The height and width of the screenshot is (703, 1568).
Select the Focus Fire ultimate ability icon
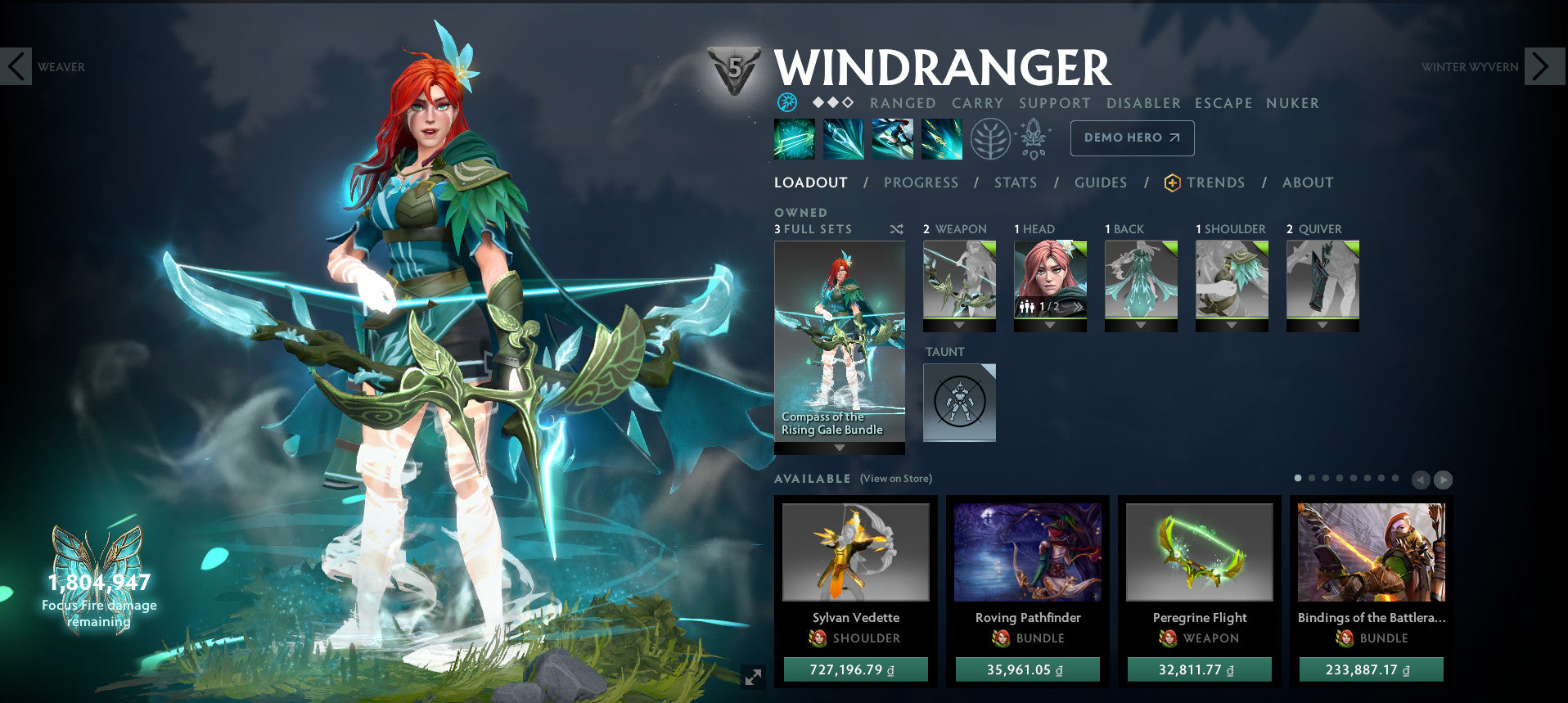click(942, 139)
